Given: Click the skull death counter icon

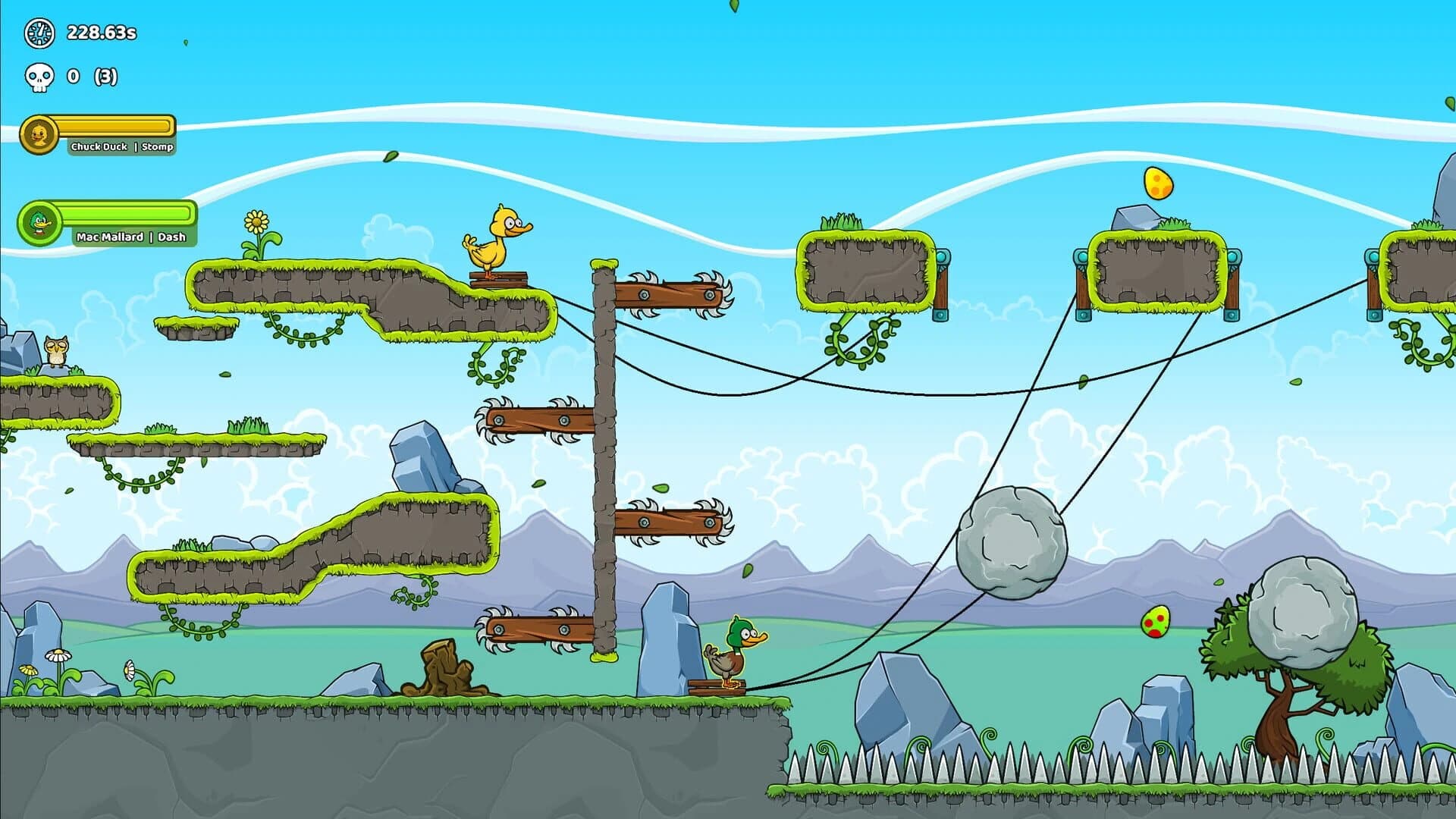Looking at the screenshot, I should [x=39, y=77].
